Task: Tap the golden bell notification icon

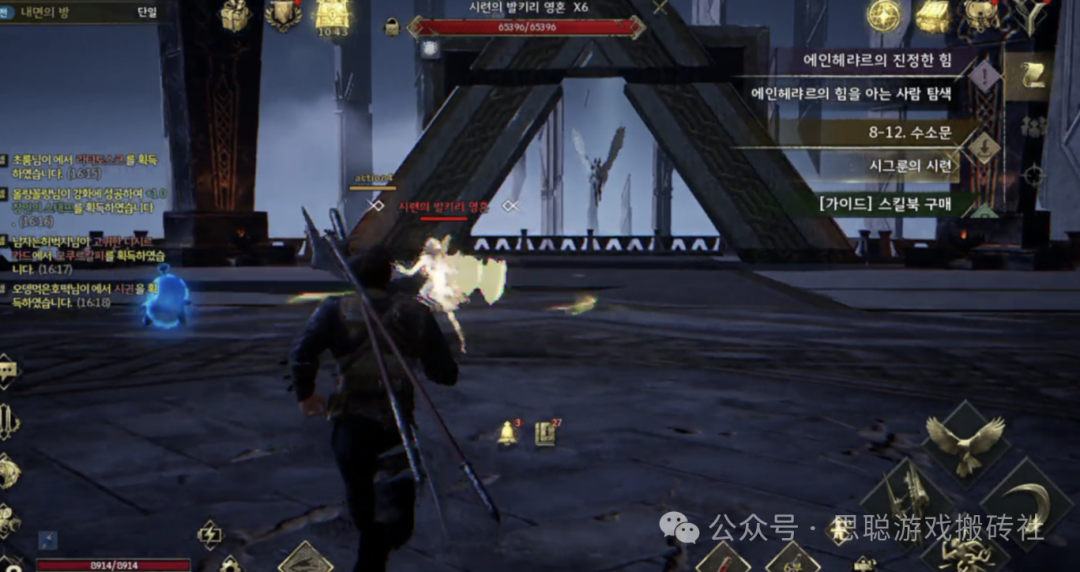Action: tap(508, 433)
